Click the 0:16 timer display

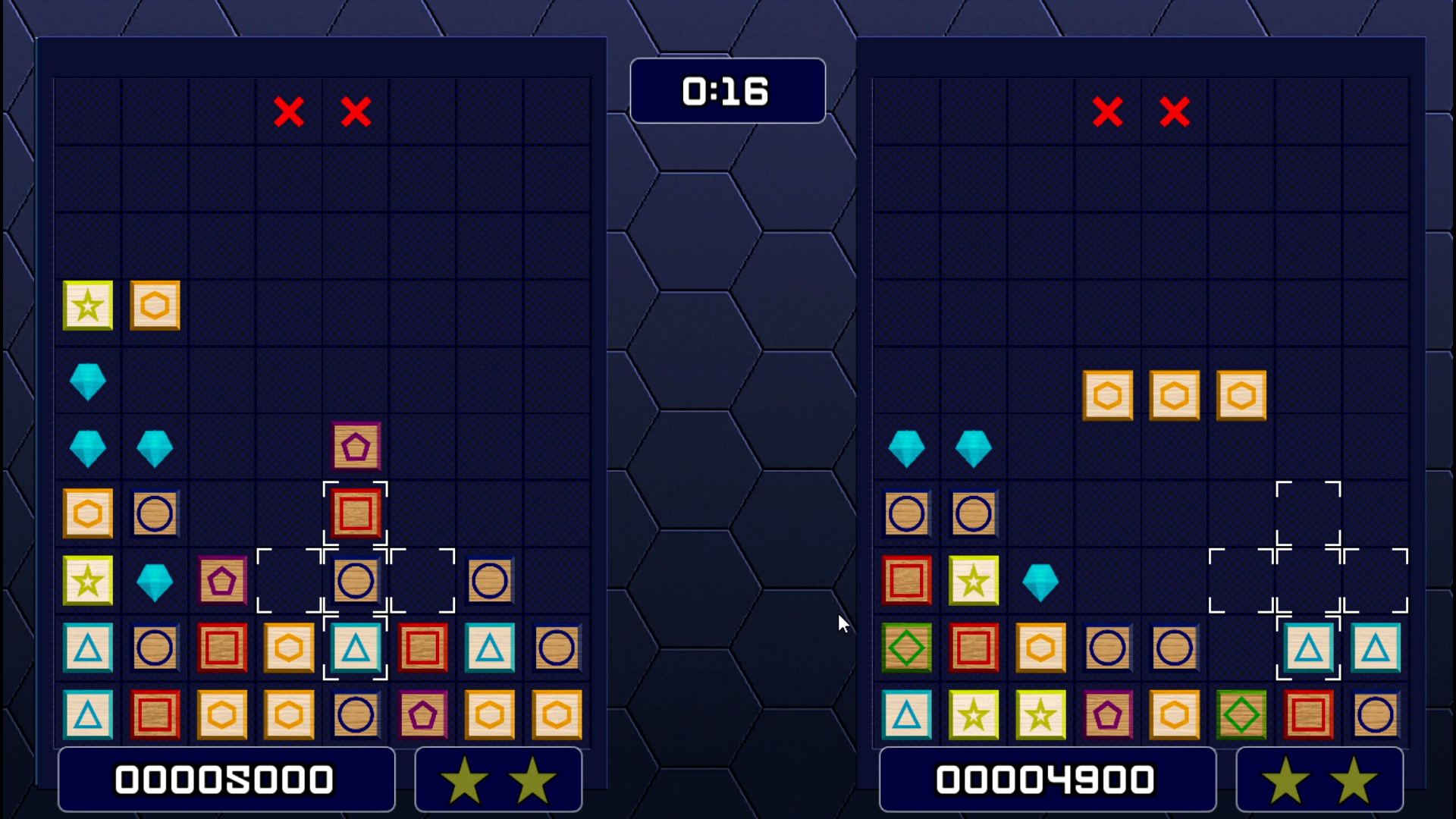click(727, 90)
